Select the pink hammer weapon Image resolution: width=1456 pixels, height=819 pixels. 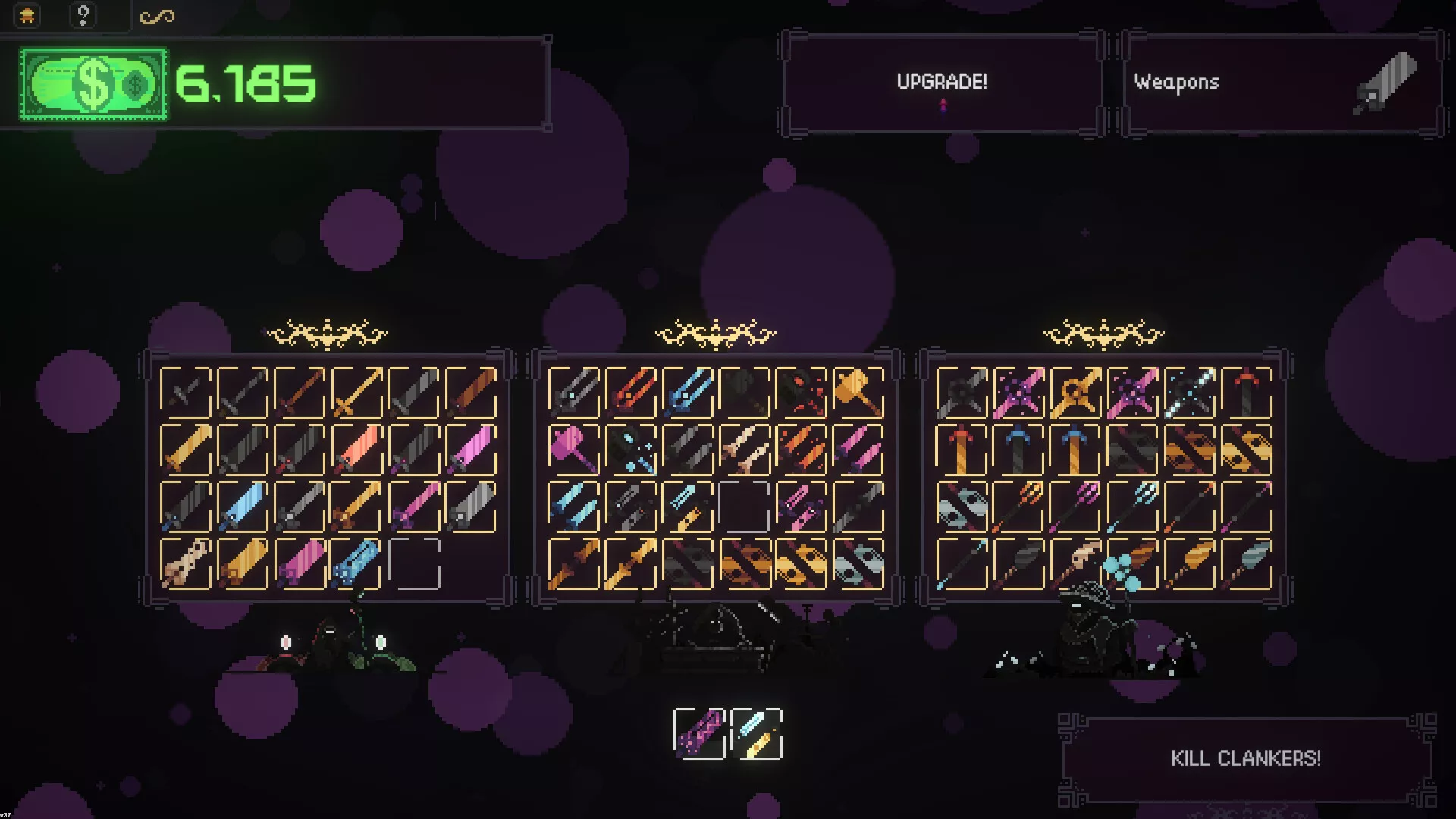[x=573, y=449]
